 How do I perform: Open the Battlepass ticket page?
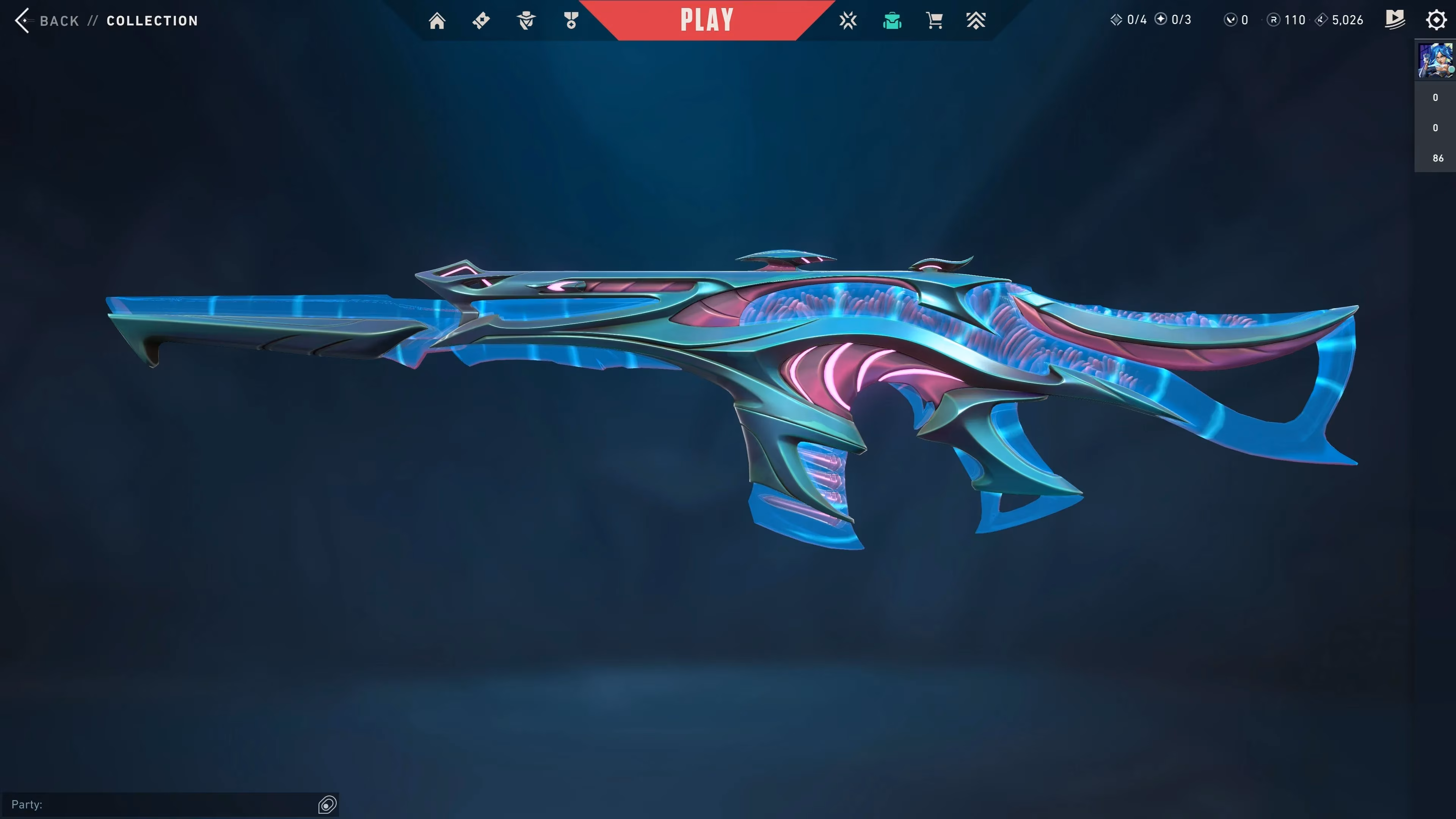tap(481, 20)
